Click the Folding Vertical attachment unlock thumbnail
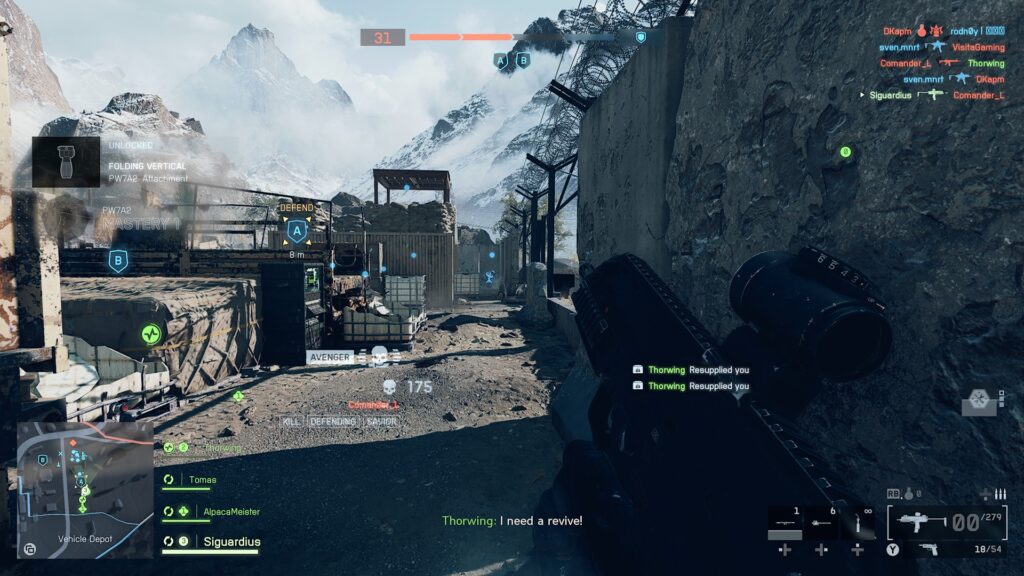 pyautogui.click(x=66, y=162)
